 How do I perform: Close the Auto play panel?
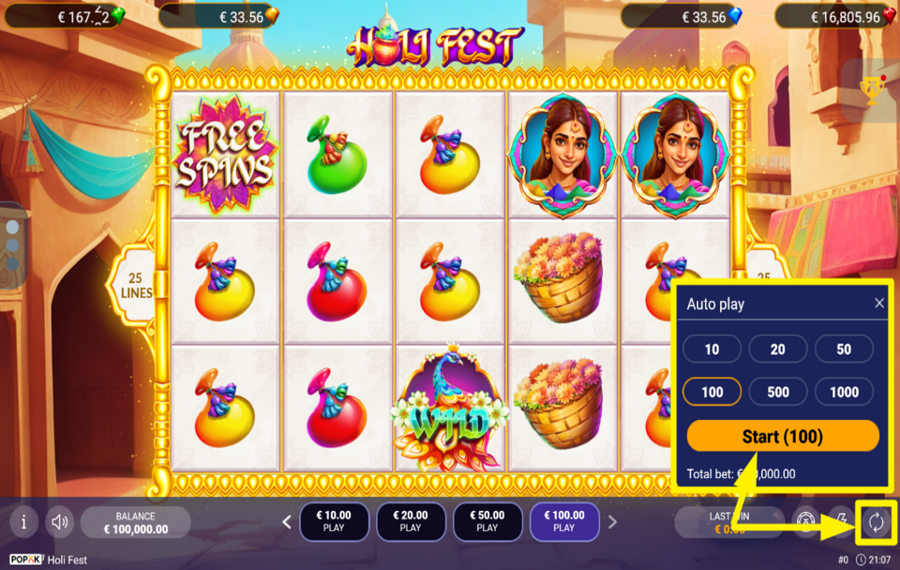(x=879, y=303)
